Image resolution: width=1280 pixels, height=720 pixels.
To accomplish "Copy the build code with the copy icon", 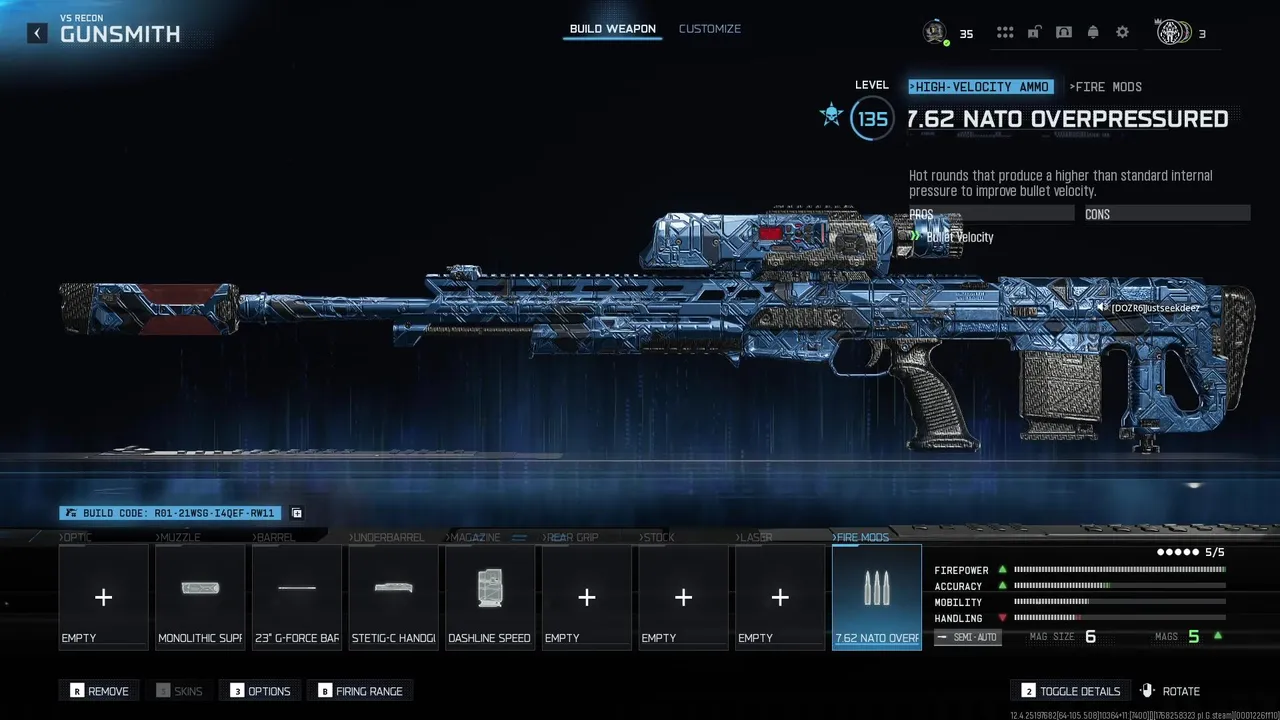I will 297,513.
